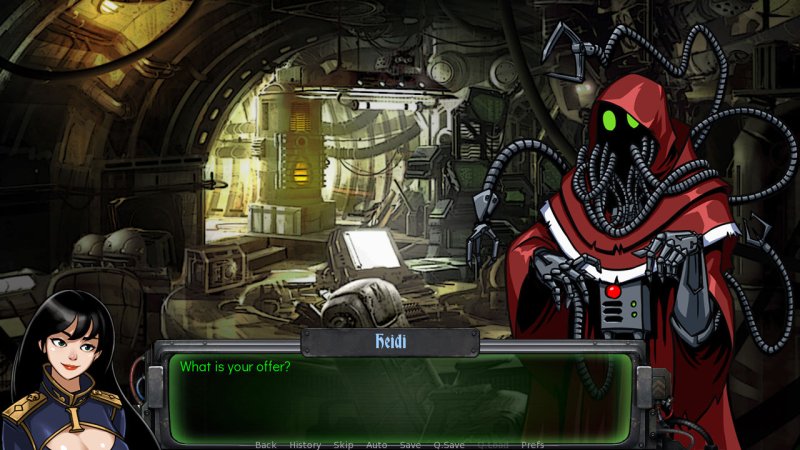800x450 pixels.
Task: Quick save with Q.Save
Action: (449, 444)
